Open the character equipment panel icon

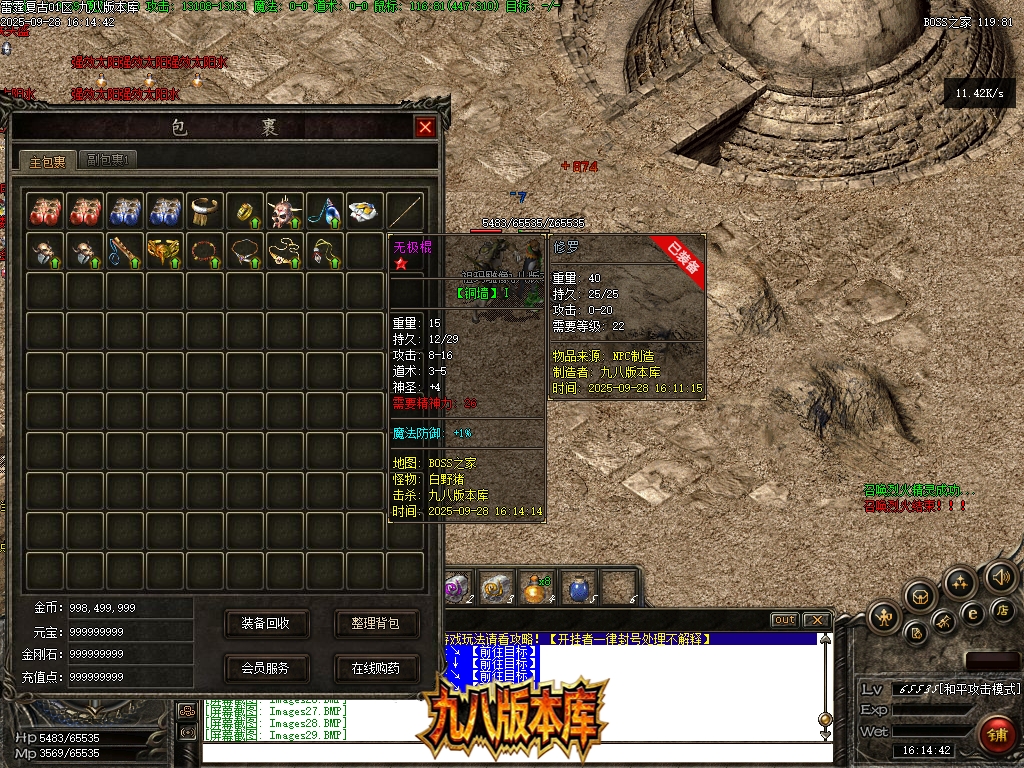pos(885,617)
